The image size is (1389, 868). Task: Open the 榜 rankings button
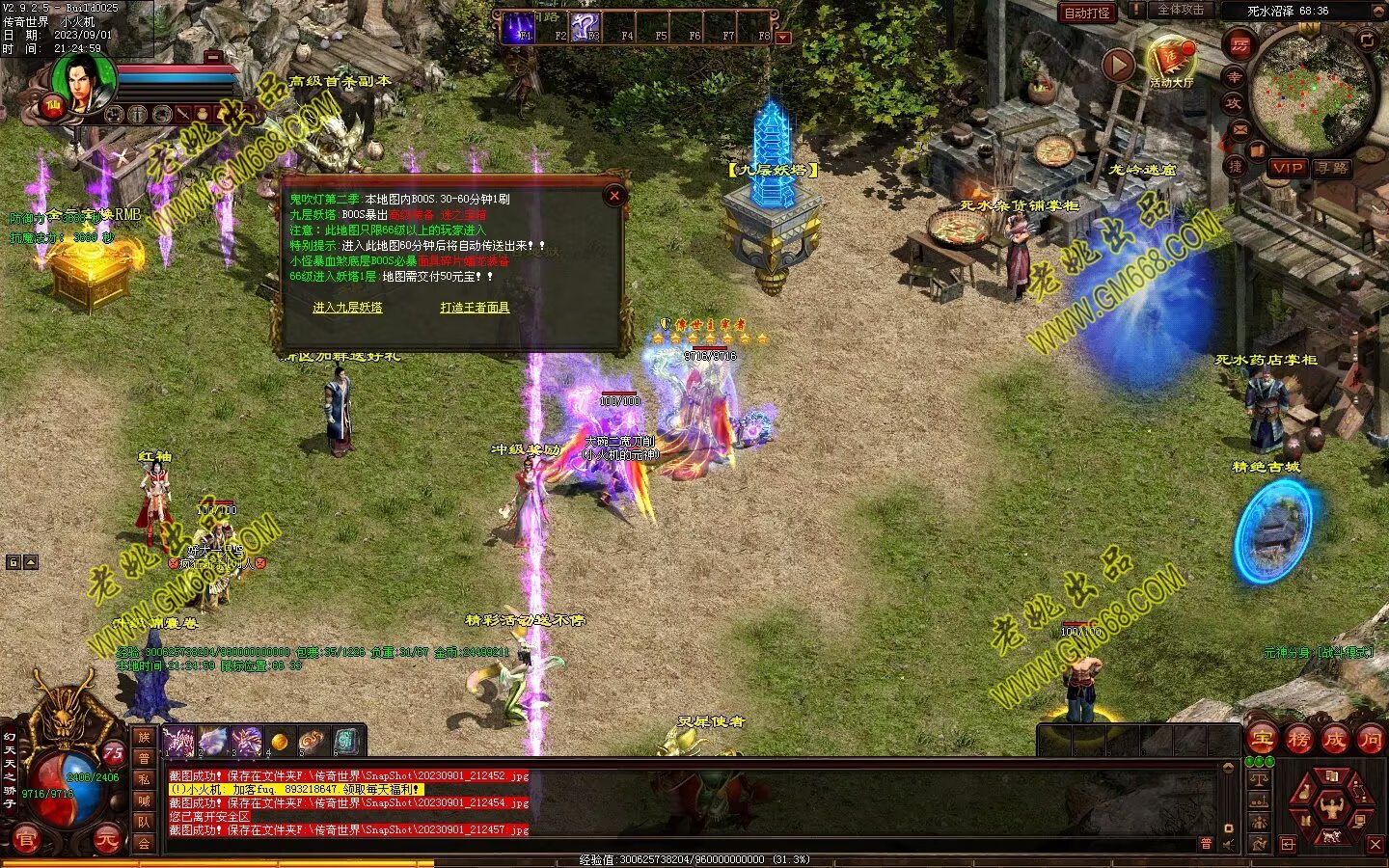coord(1298,740)
